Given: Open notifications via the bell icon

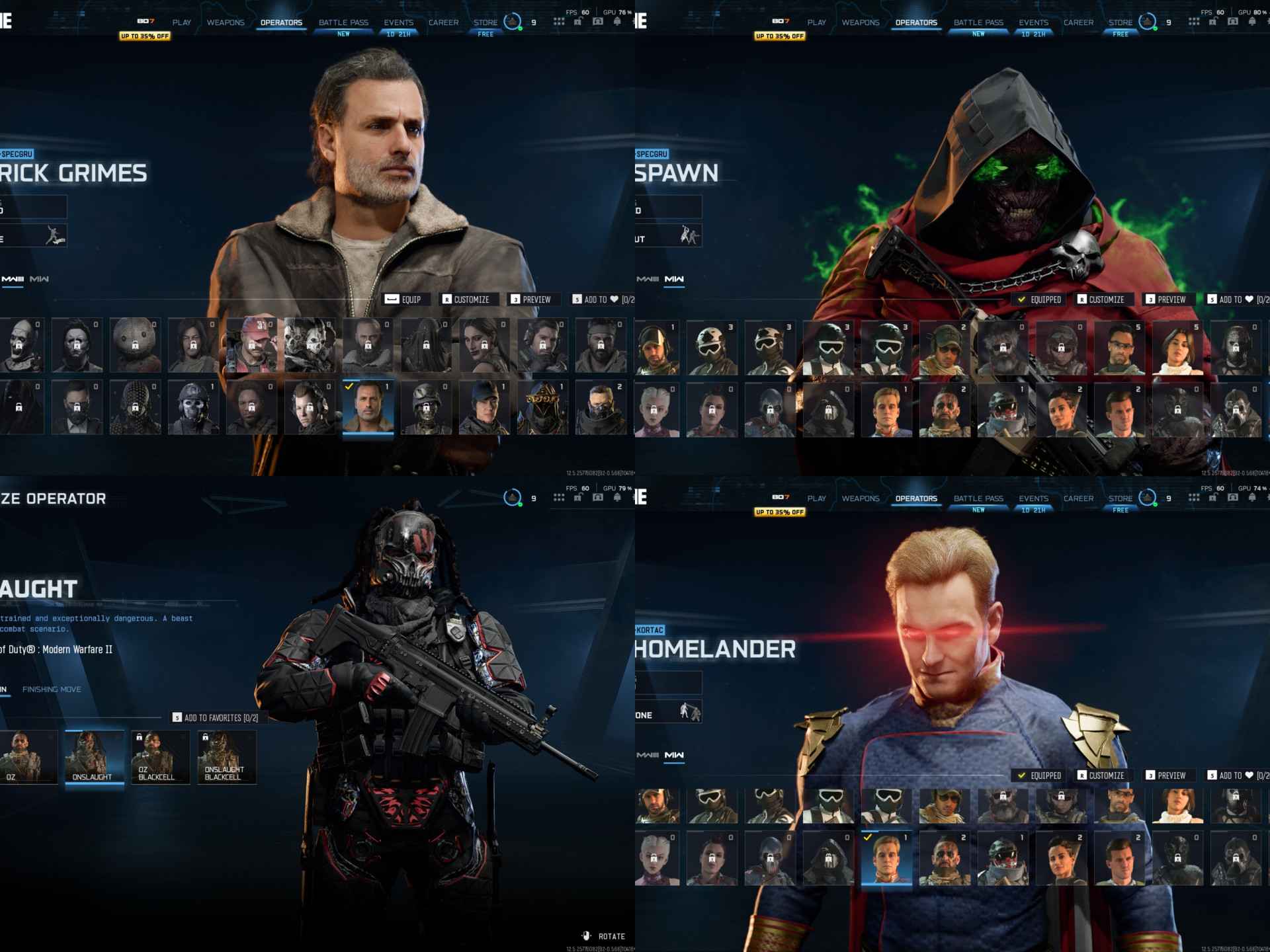Looking at the screenshot, I should 617,22.
